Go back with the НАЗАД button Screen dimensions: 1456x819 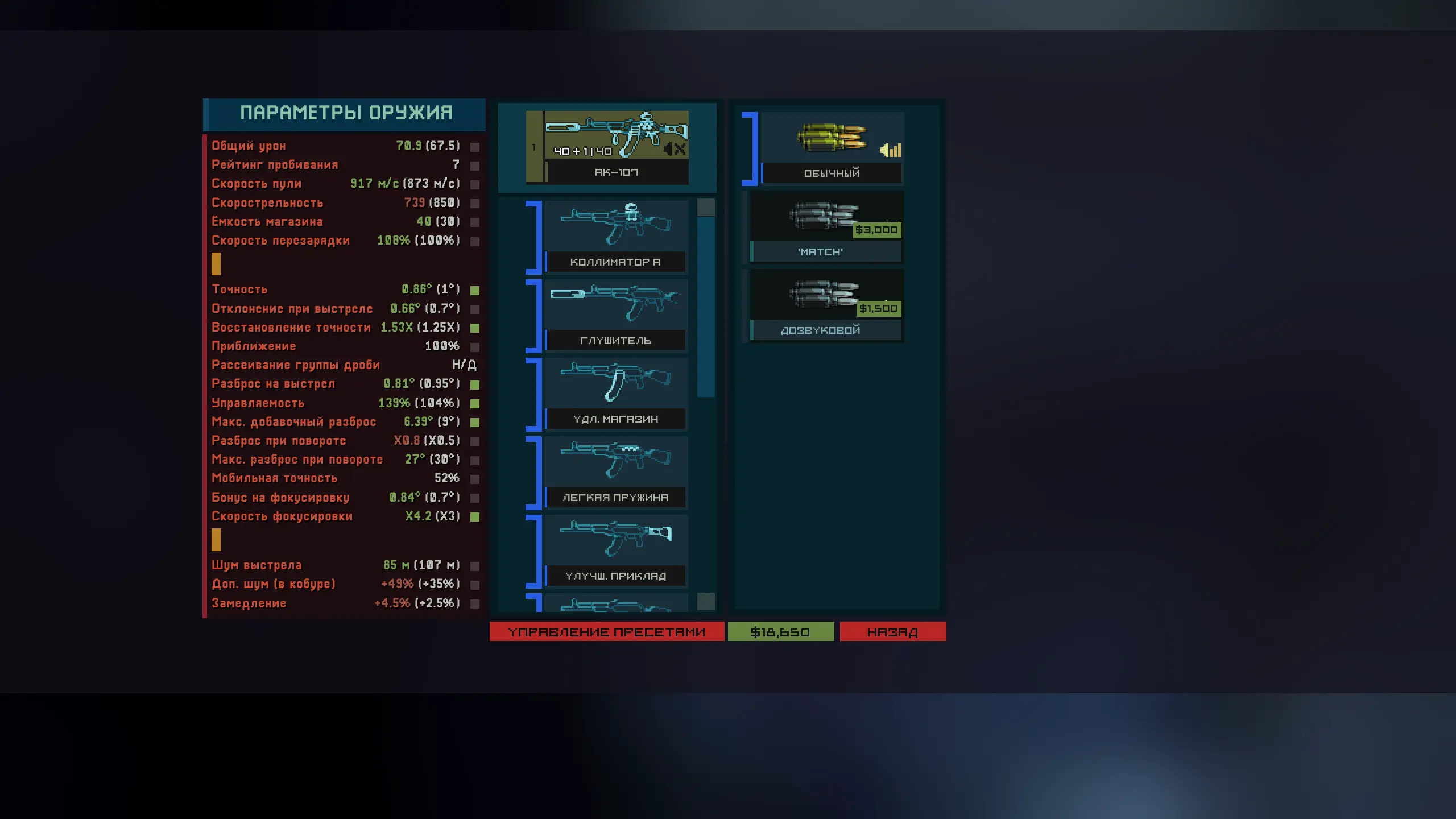(892, 631)
